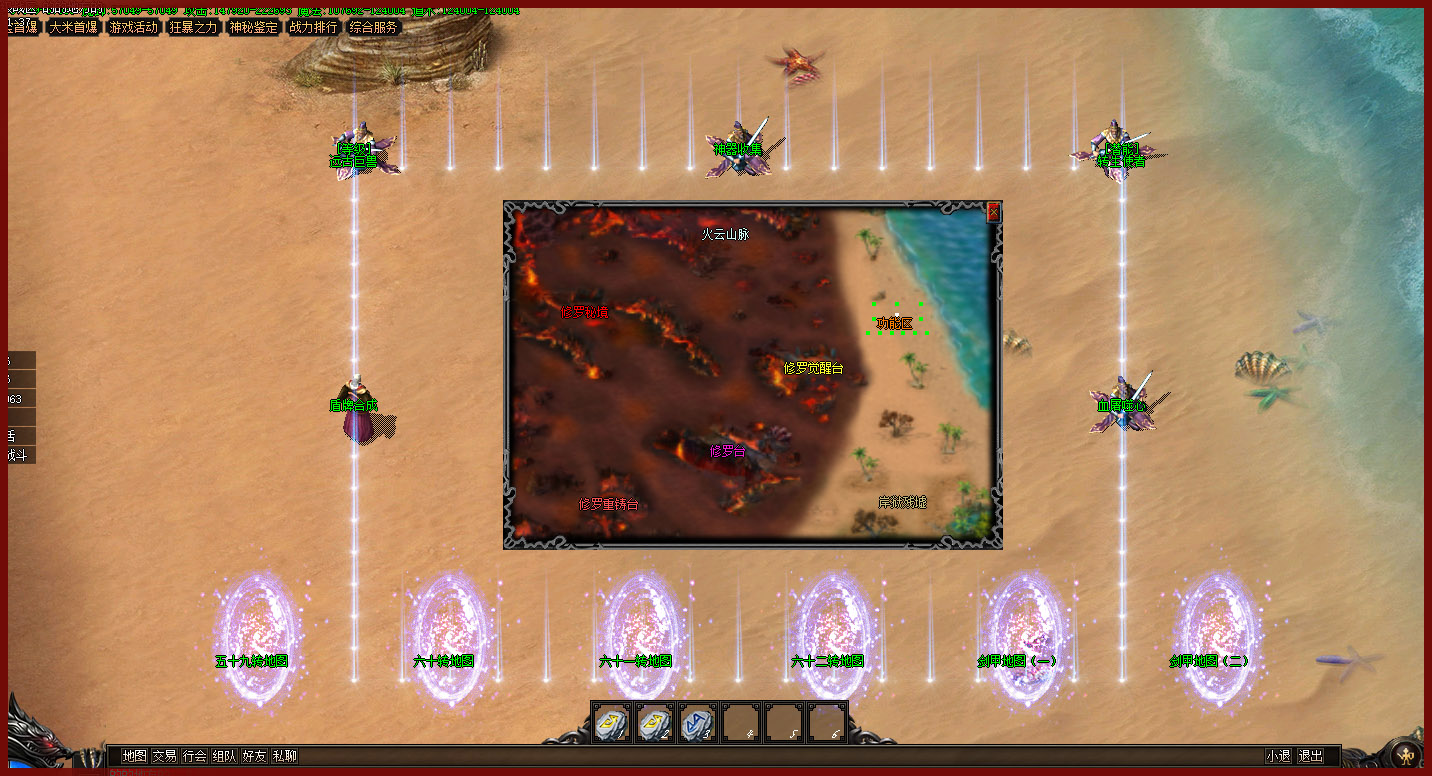Show the 战力排行 power ranking
Image resolution: width=1432 pixels, height=776 pixels.
pyautogui.click(x=313, y=27)
